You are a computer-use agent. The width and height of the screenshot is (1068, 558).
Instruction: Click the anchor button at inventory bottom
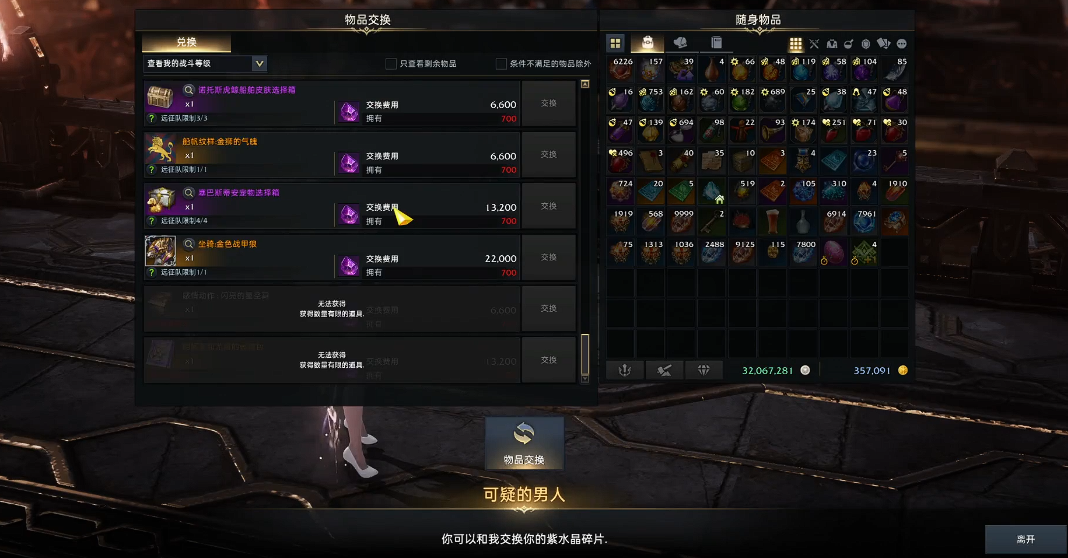[624, 370]
